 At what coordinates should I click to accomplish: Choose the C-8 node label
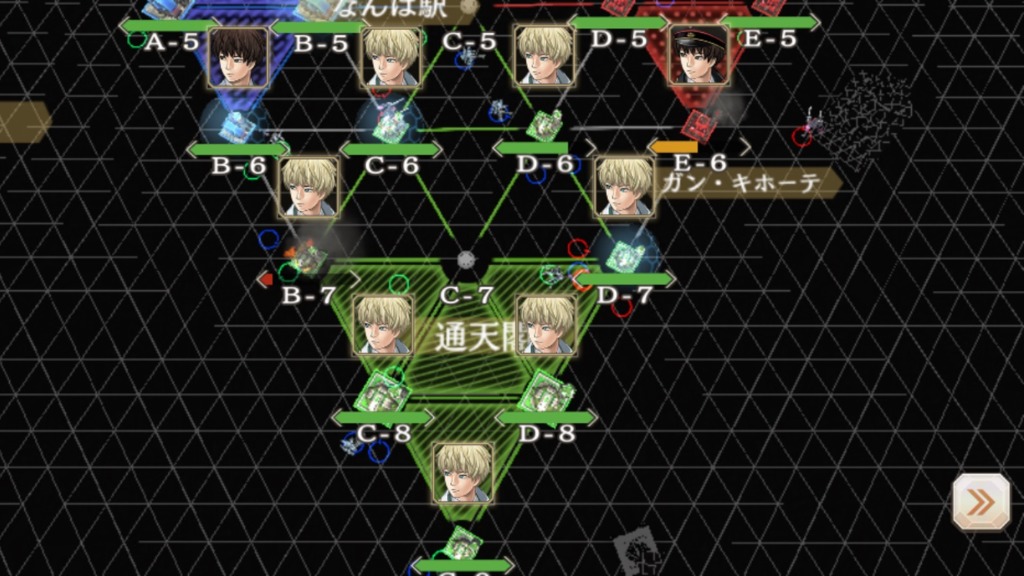point(383,432)
